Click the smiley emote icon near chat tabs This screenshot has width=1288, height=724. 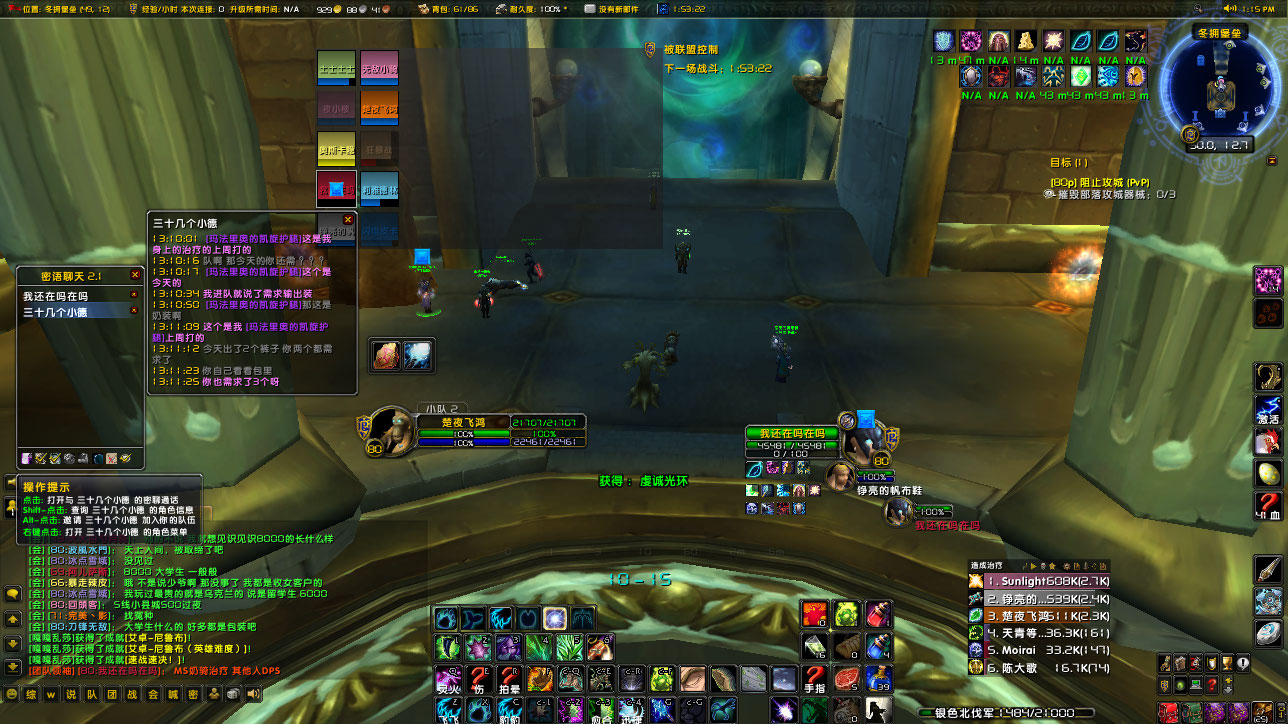point(12,694)
